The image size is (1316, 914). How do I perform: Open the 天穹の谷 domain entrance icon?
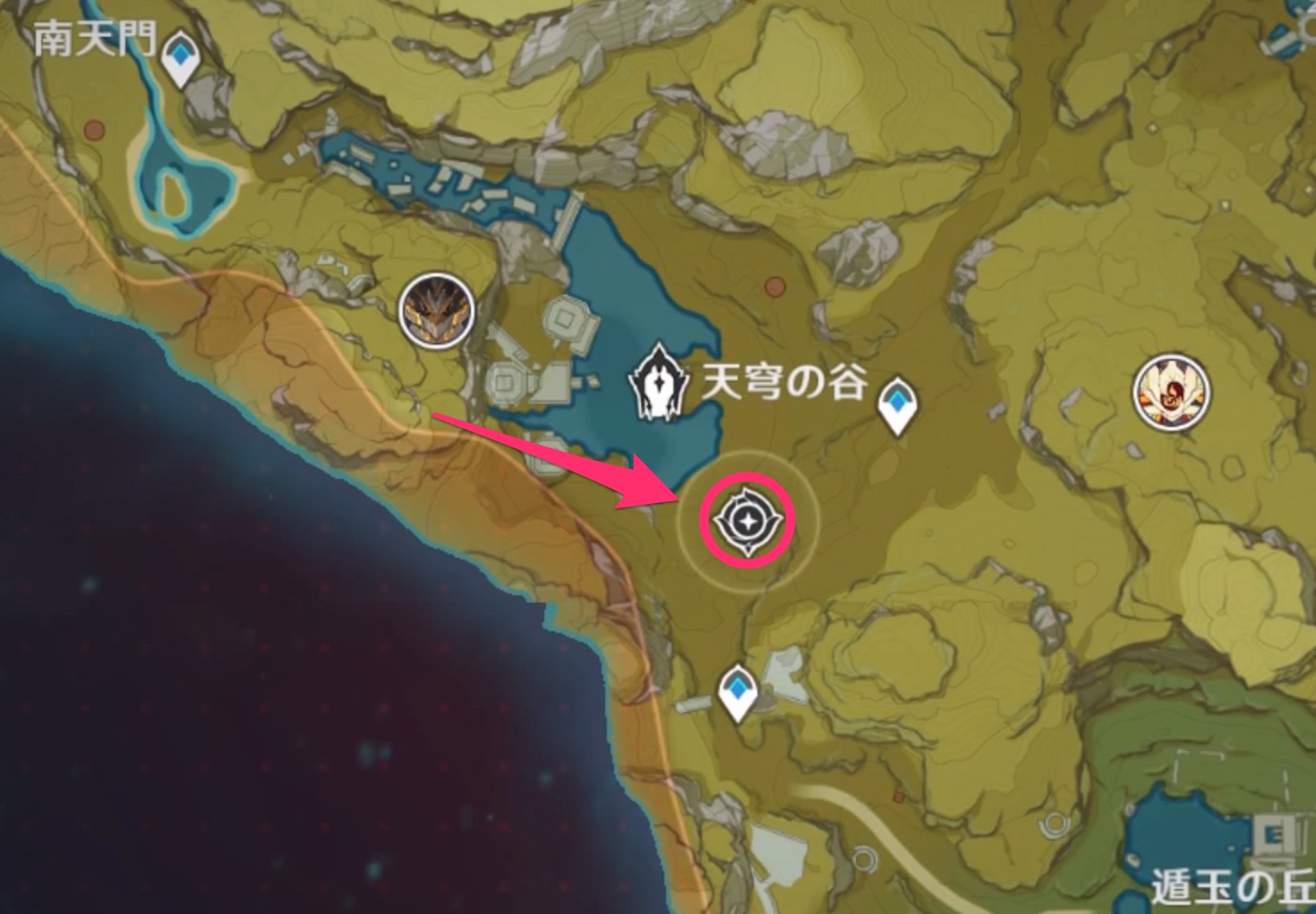point(658,385)
